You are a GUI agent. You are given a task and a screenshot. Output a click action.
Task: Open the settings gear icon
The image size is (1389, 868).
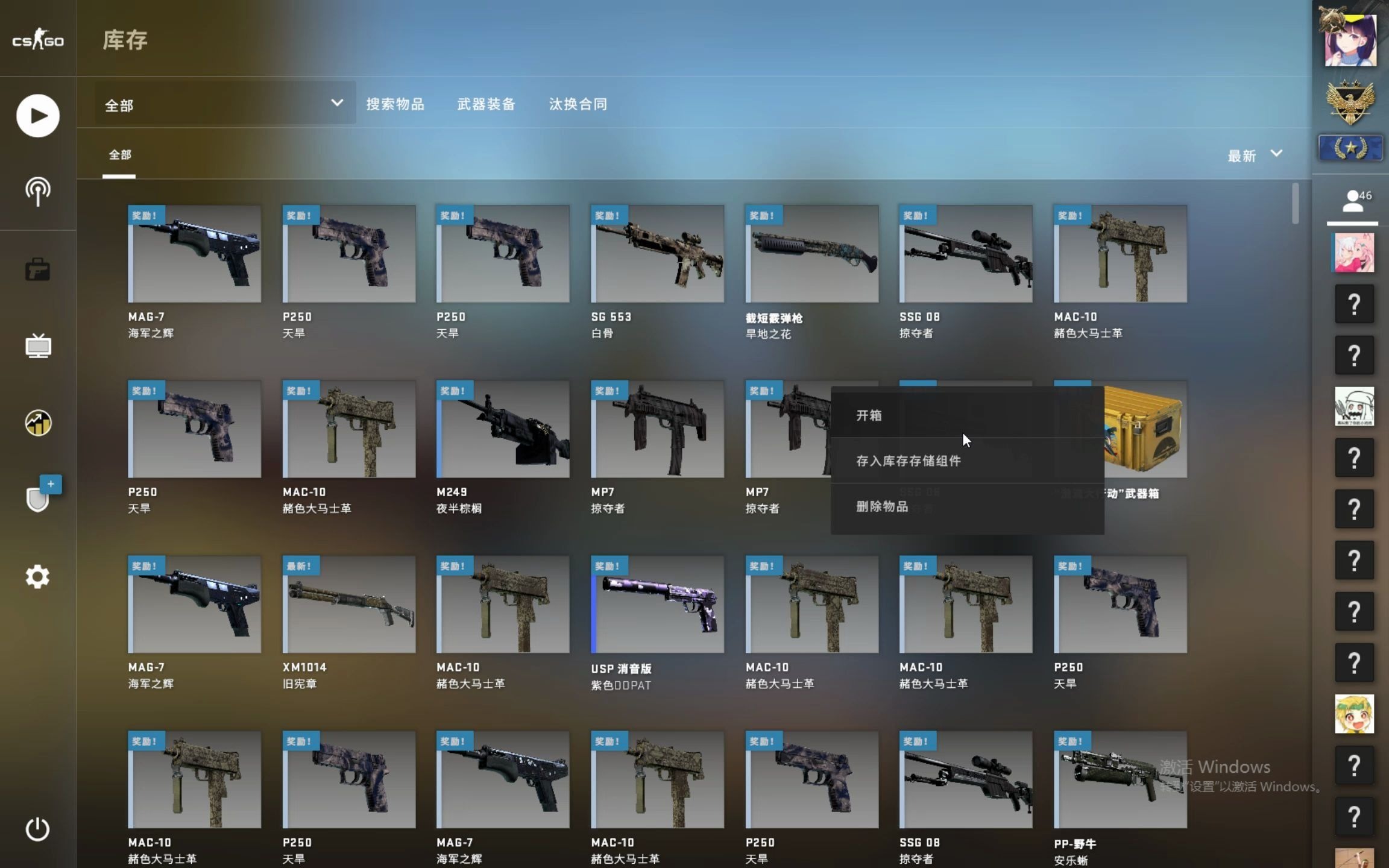(37, 576)
